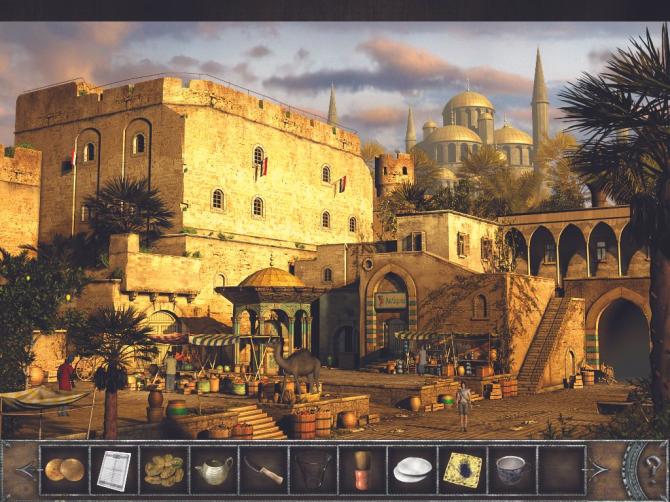The image size is (670, 502).
Task: Open the question mark help button
Action: pos(653,468)
